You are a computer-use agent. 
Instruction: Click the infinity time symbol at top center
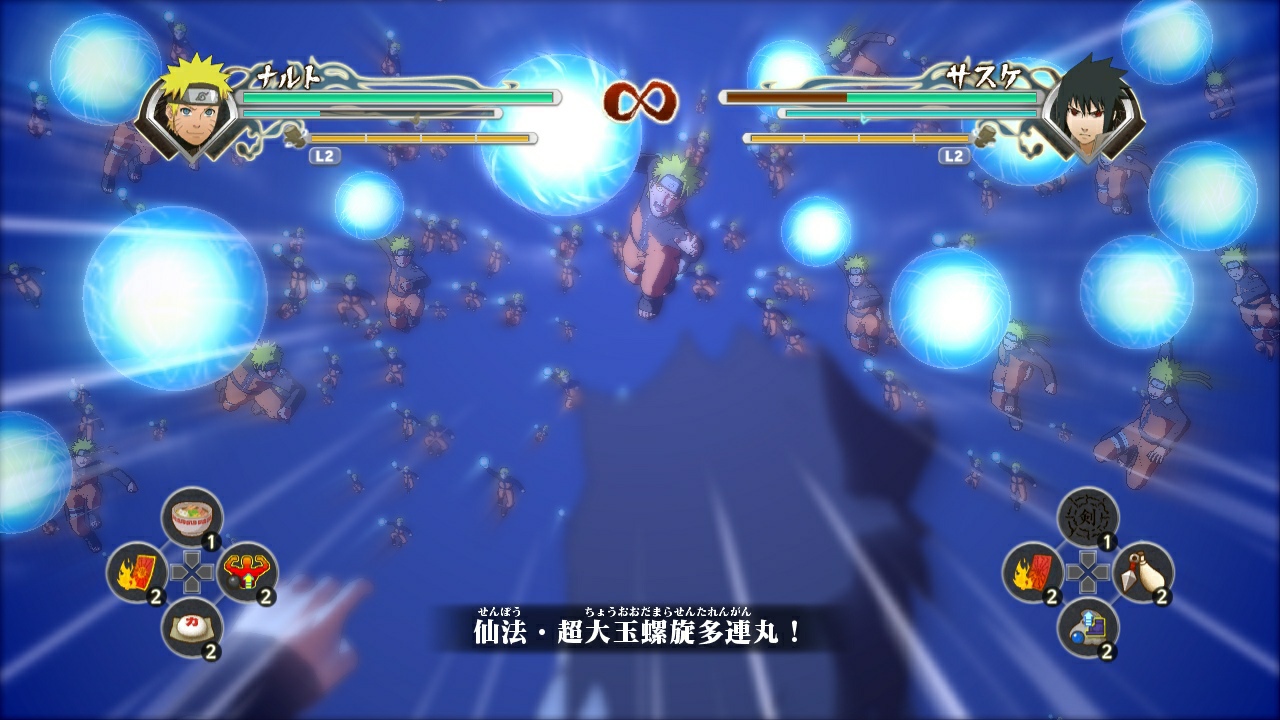(x=637, y=100)
